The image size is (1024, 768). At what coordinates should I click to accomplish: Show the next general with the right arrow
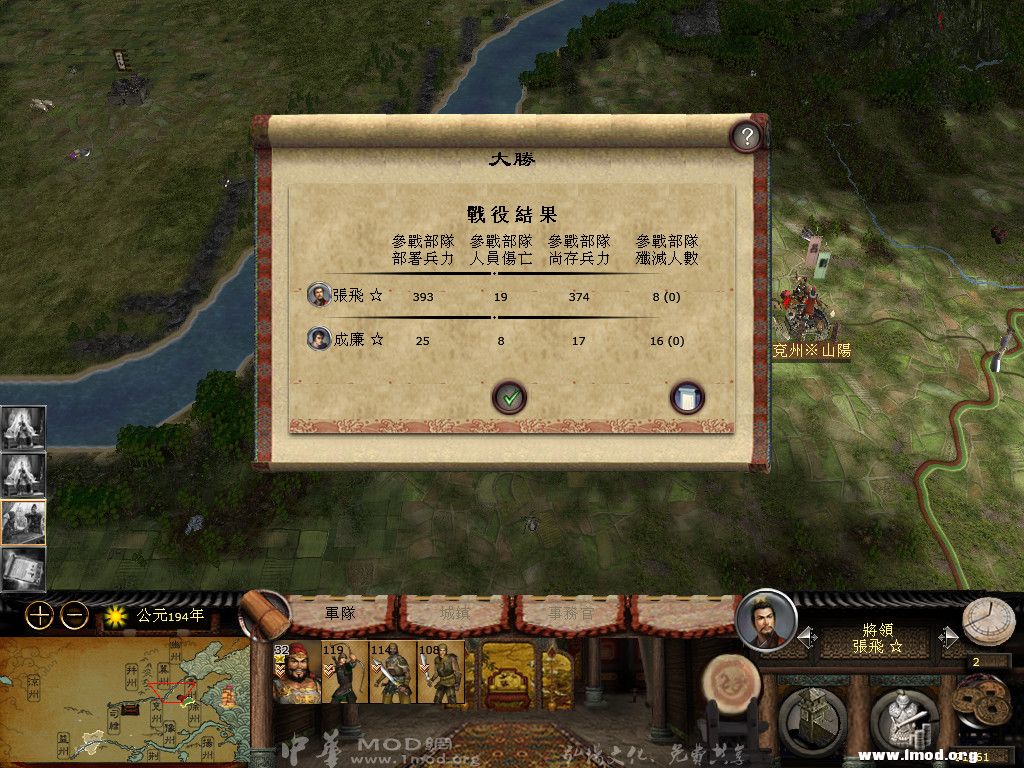(949, 637)
